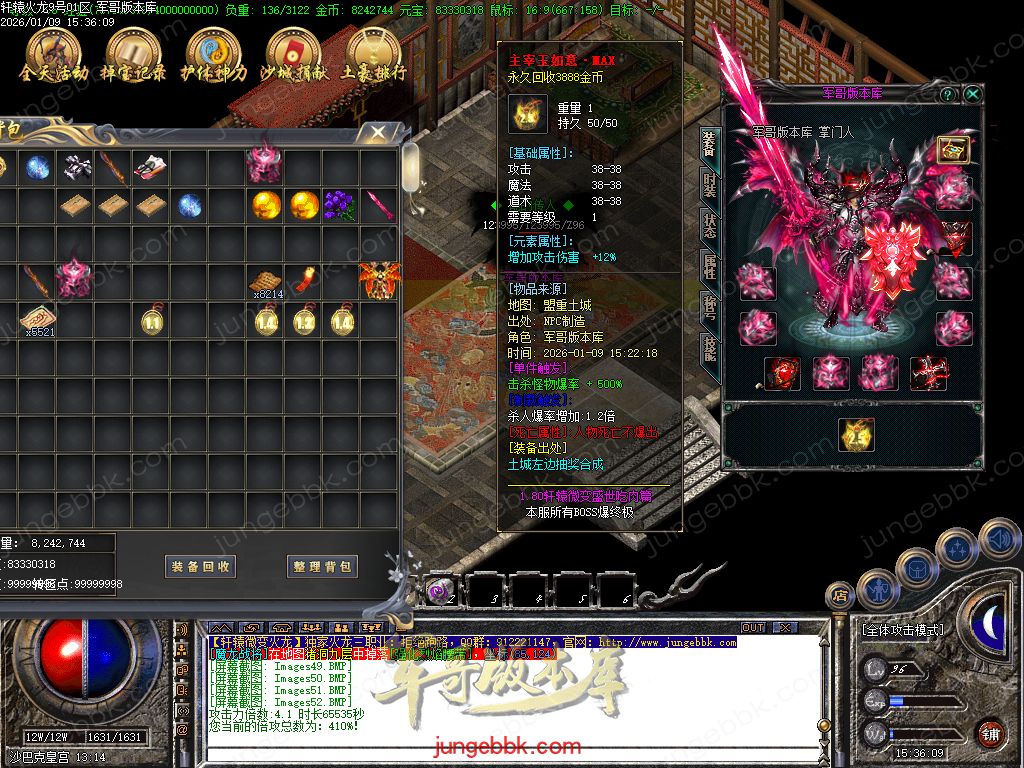Select the gold 1.1 medal item
Screen dimensions: 1024x768
pyautogui.click(x=152, y=320)
